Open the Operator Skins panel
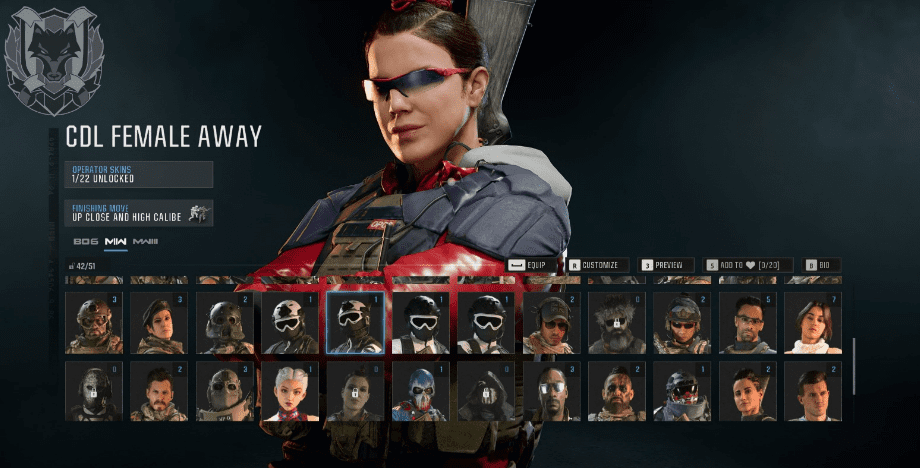The height and width of the screenshot is (468, 920). pos(138,174)
